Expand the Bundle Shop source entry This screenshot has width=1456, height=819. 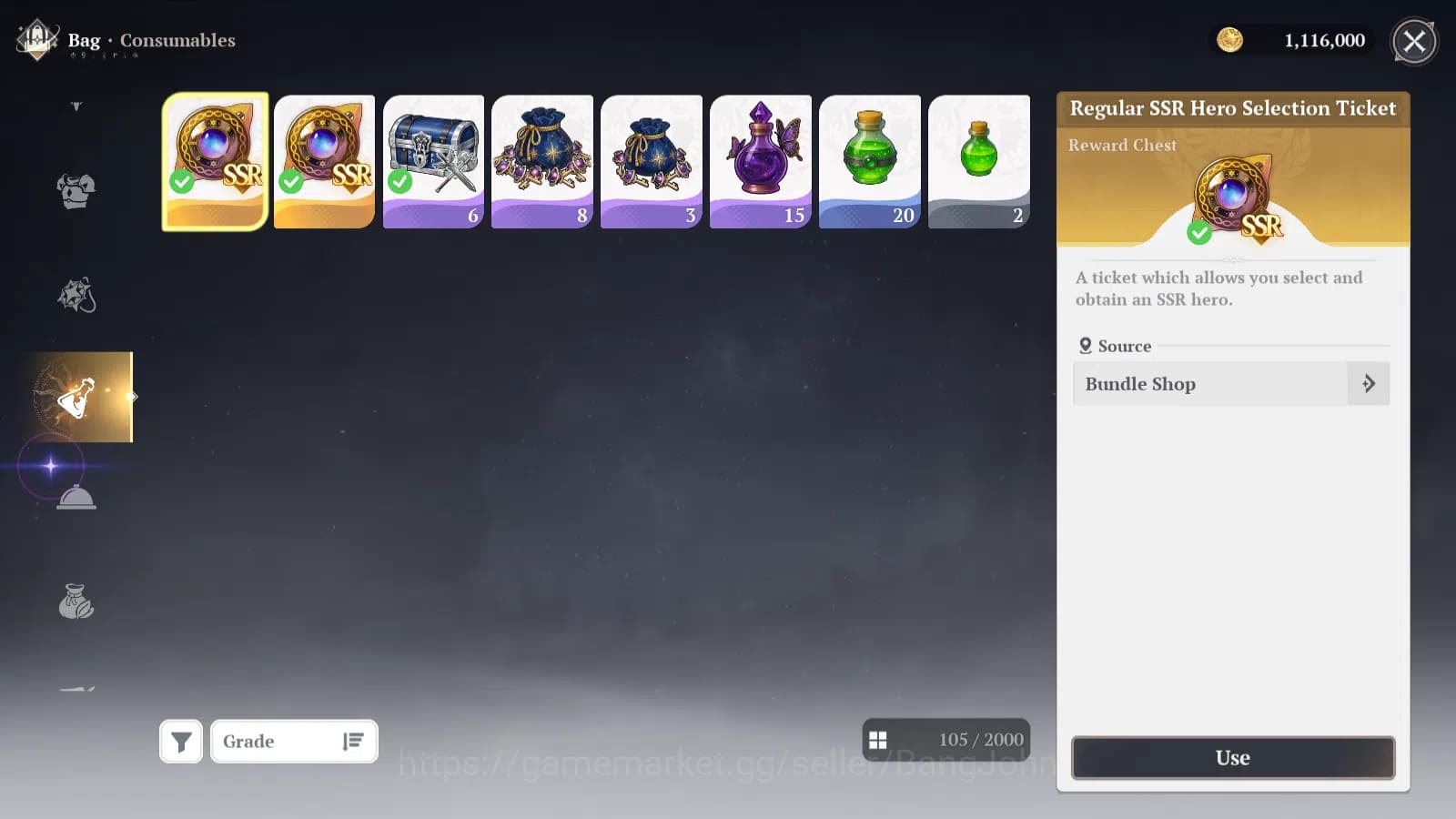pyautogui.click(x=1230, y=383)
